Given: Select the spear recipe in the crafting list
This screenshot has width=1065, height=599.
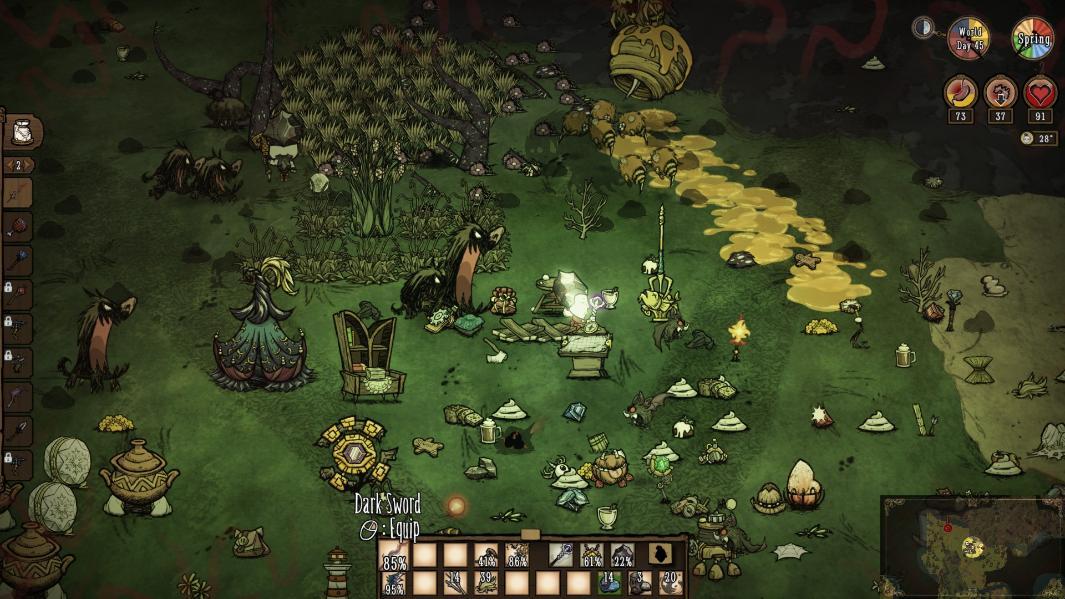Looking at the screenshot, I should click(19, 192).
